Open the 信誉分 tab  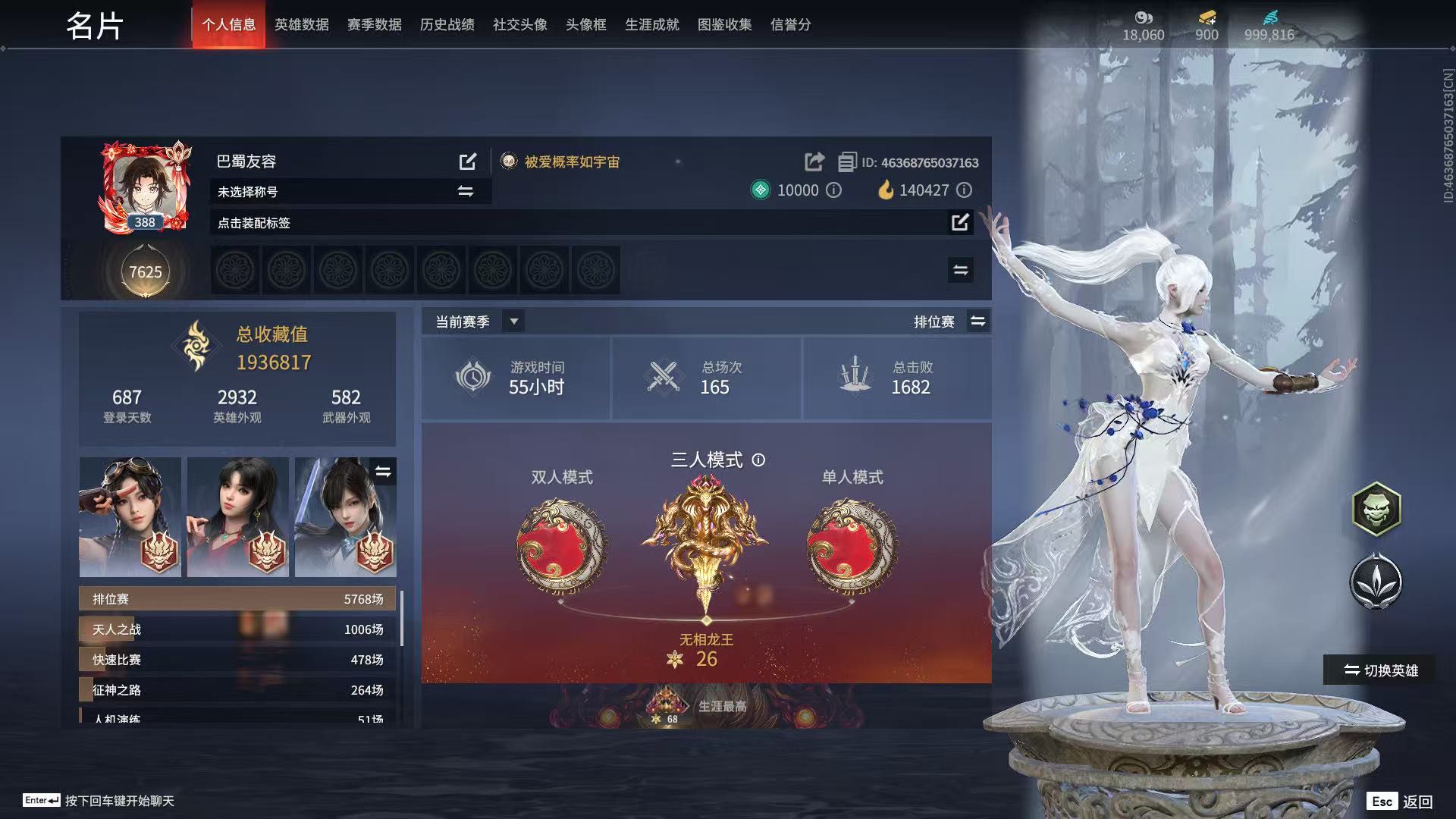[790, 25]
